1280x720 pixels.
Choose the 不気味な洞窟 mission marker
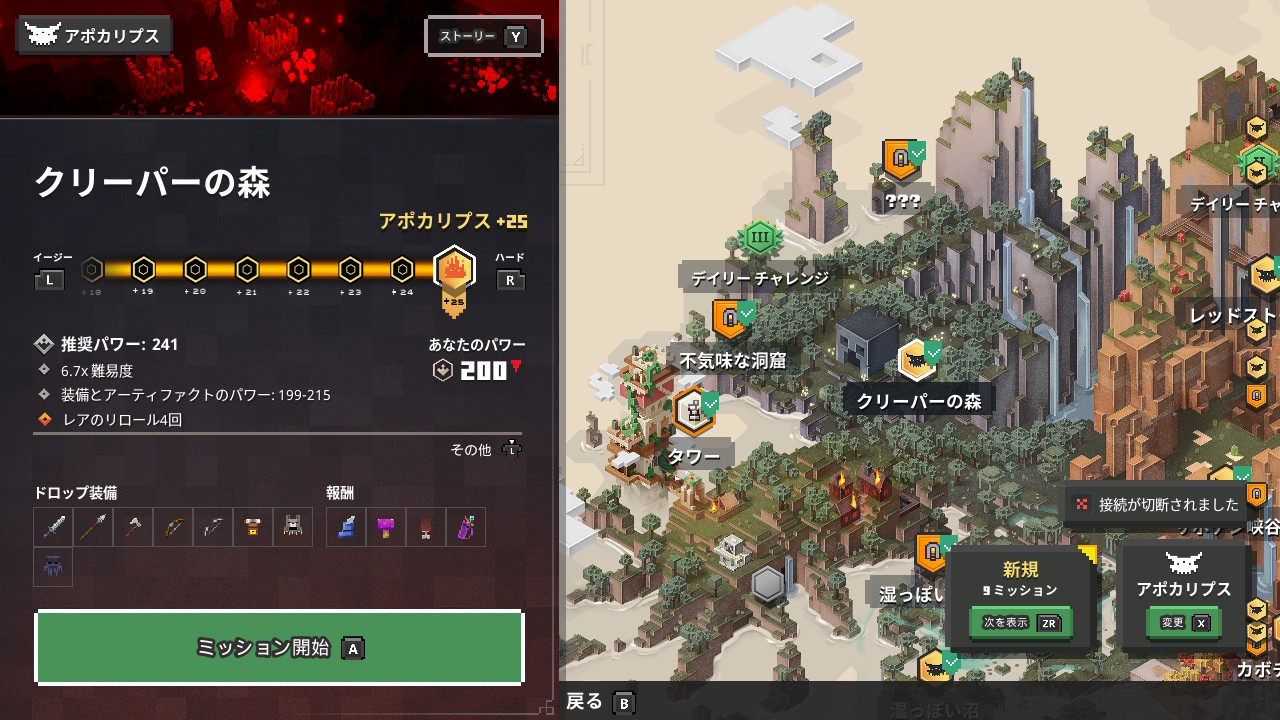[730, 320]
